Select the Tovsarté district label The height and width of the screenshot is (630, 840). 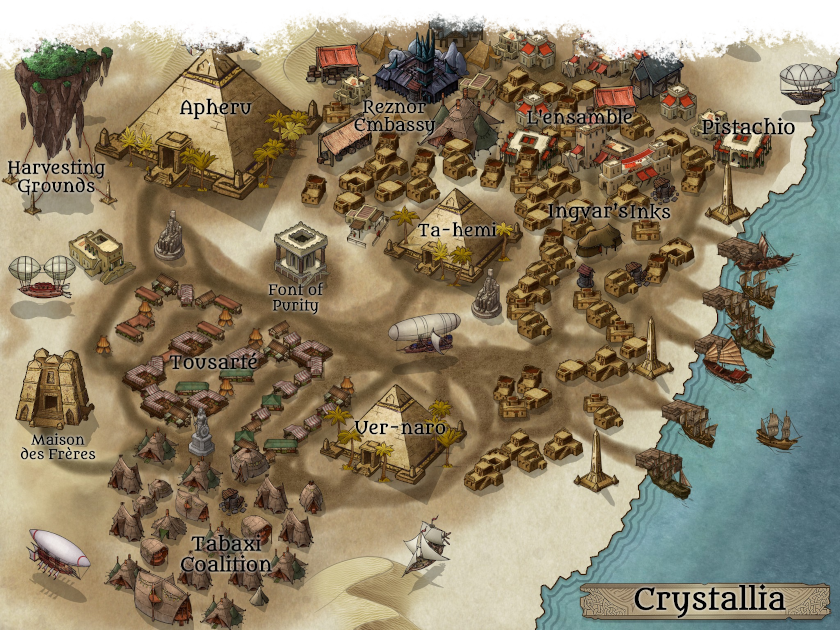pyautogui.click(x=214, y=361)
